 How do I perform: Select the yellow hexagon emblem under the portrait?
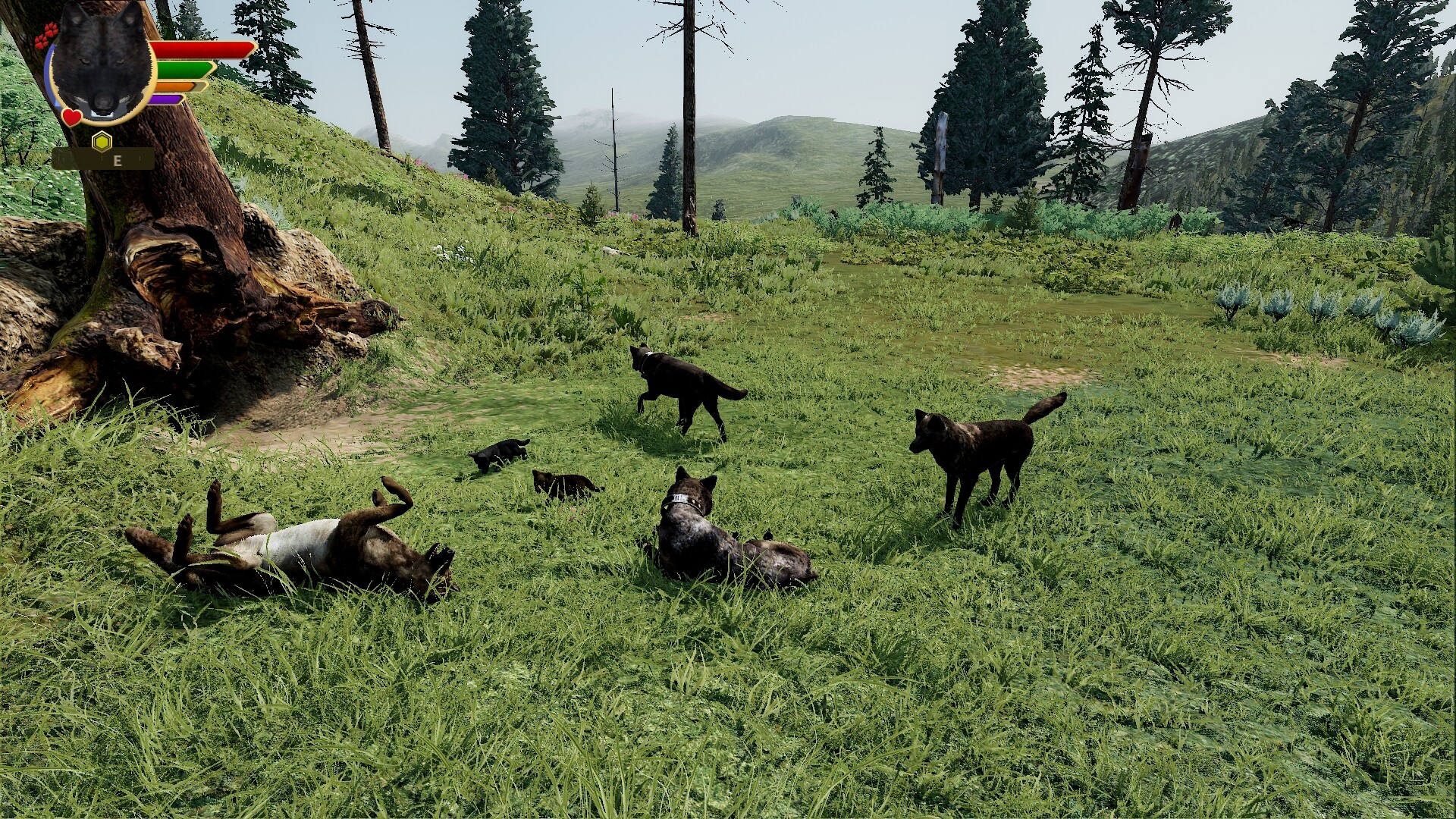pyautogui.click(x=102, y=141)
